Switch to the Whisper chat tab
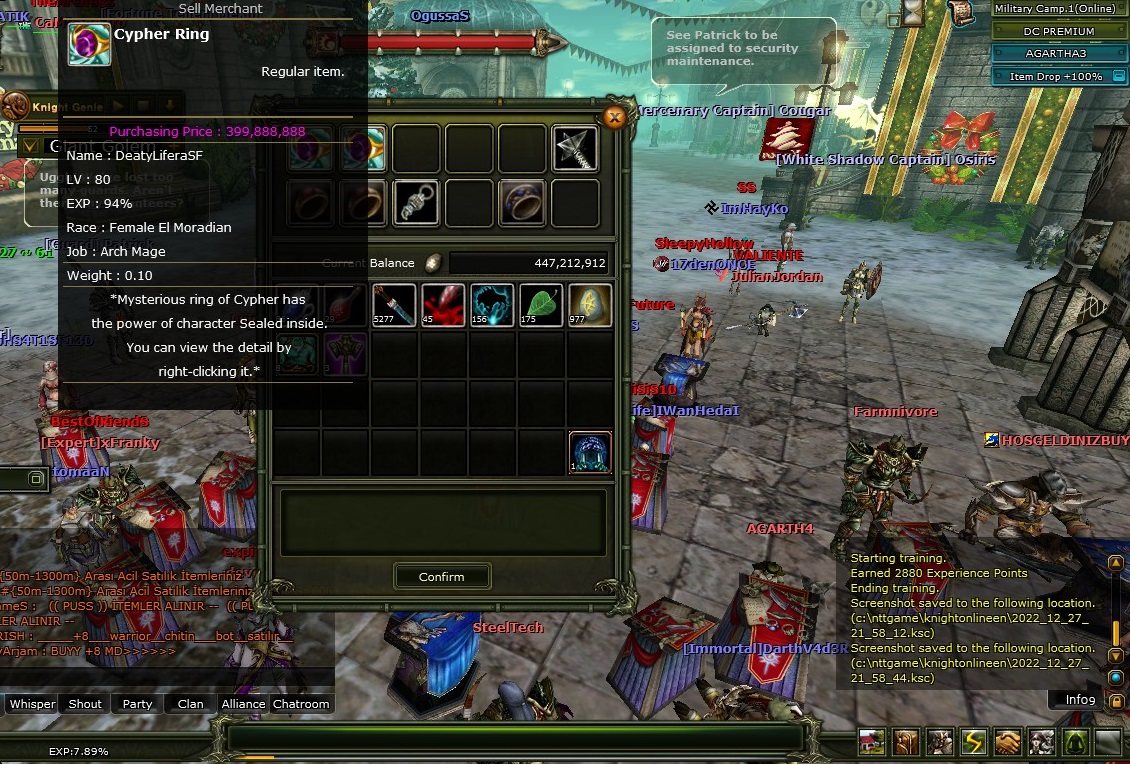 [x=32, y=704]
